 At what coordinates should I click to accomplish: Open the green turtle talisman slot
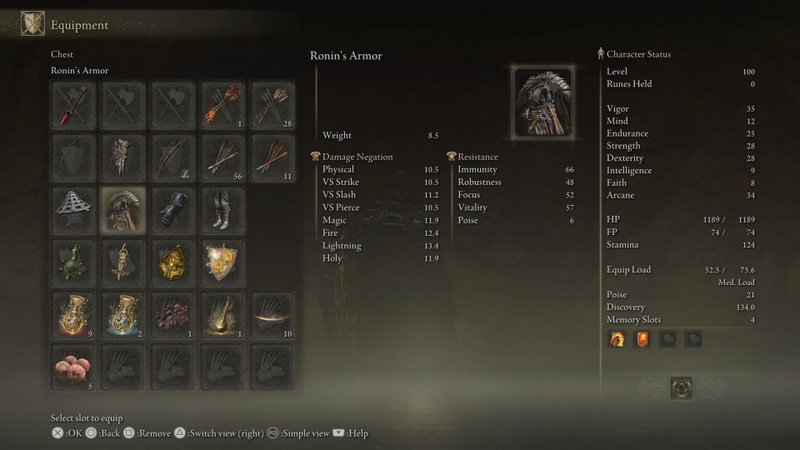pos(74,262)
